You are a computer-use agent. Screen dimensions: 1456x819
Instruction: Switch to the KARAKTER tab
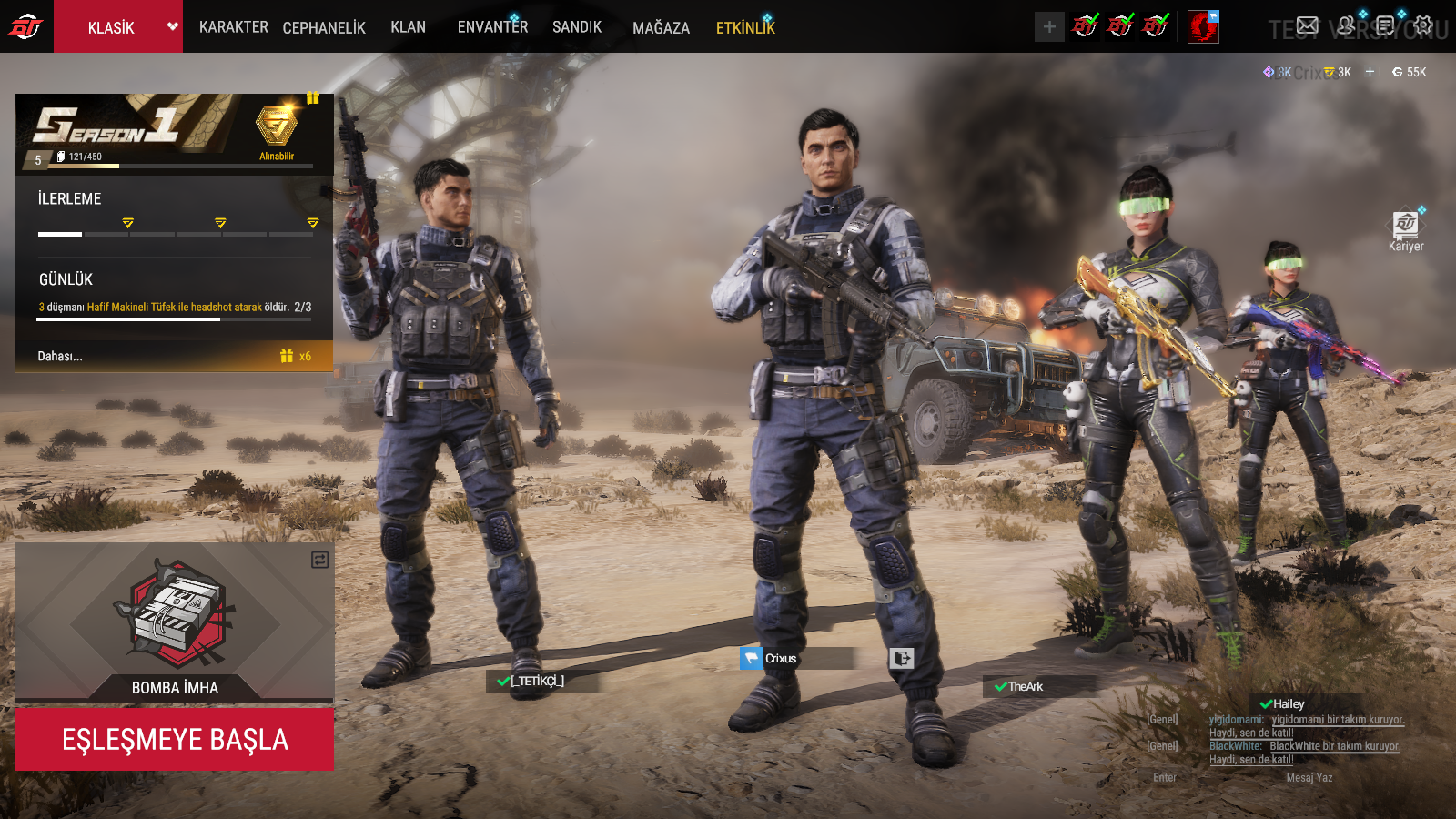tap(233, 27)
